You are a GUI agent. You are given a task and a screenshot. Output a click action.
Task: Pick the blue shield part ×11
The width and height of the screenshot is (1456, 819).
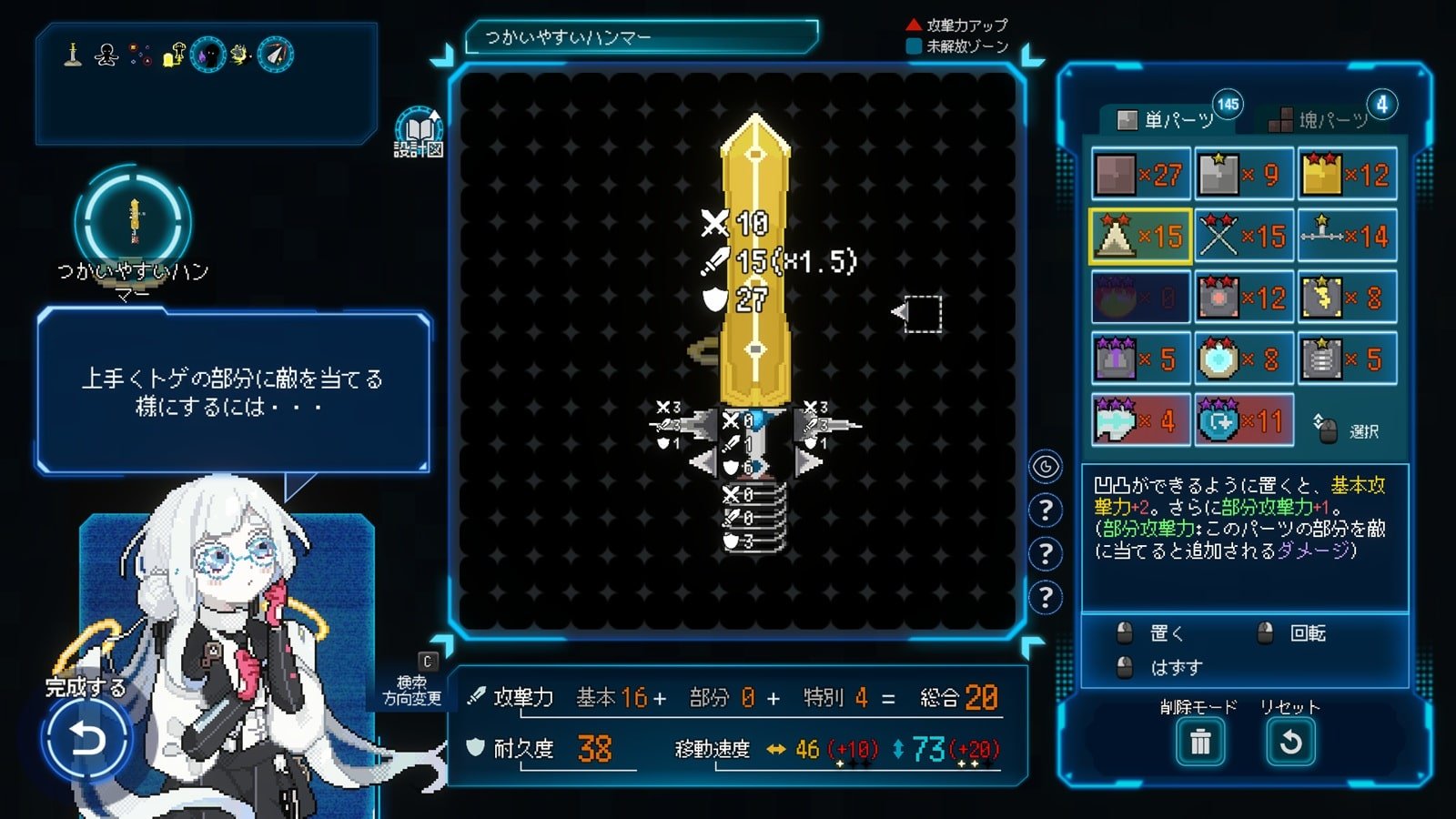1243,420
